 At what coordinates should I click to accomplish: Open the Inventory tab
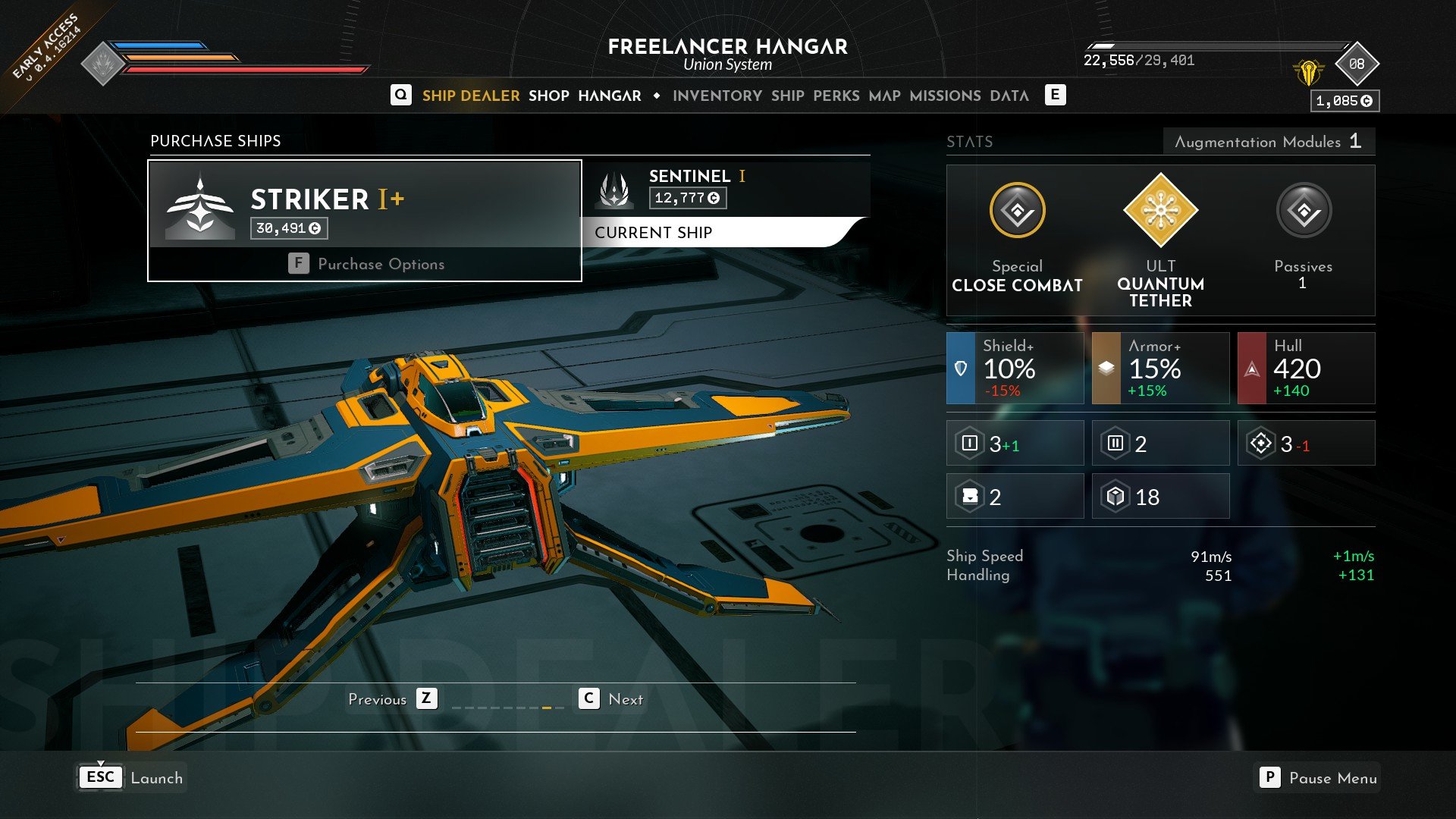717,96
